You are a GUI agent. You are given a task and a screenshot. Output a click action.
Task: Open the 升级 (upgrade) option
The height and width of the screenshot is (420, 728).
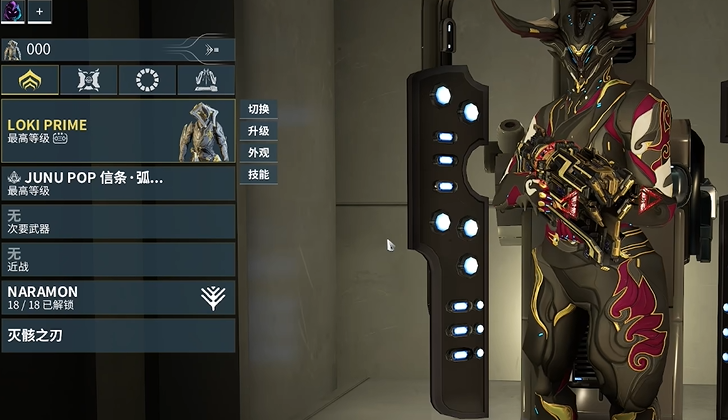(x=258, y=131)
